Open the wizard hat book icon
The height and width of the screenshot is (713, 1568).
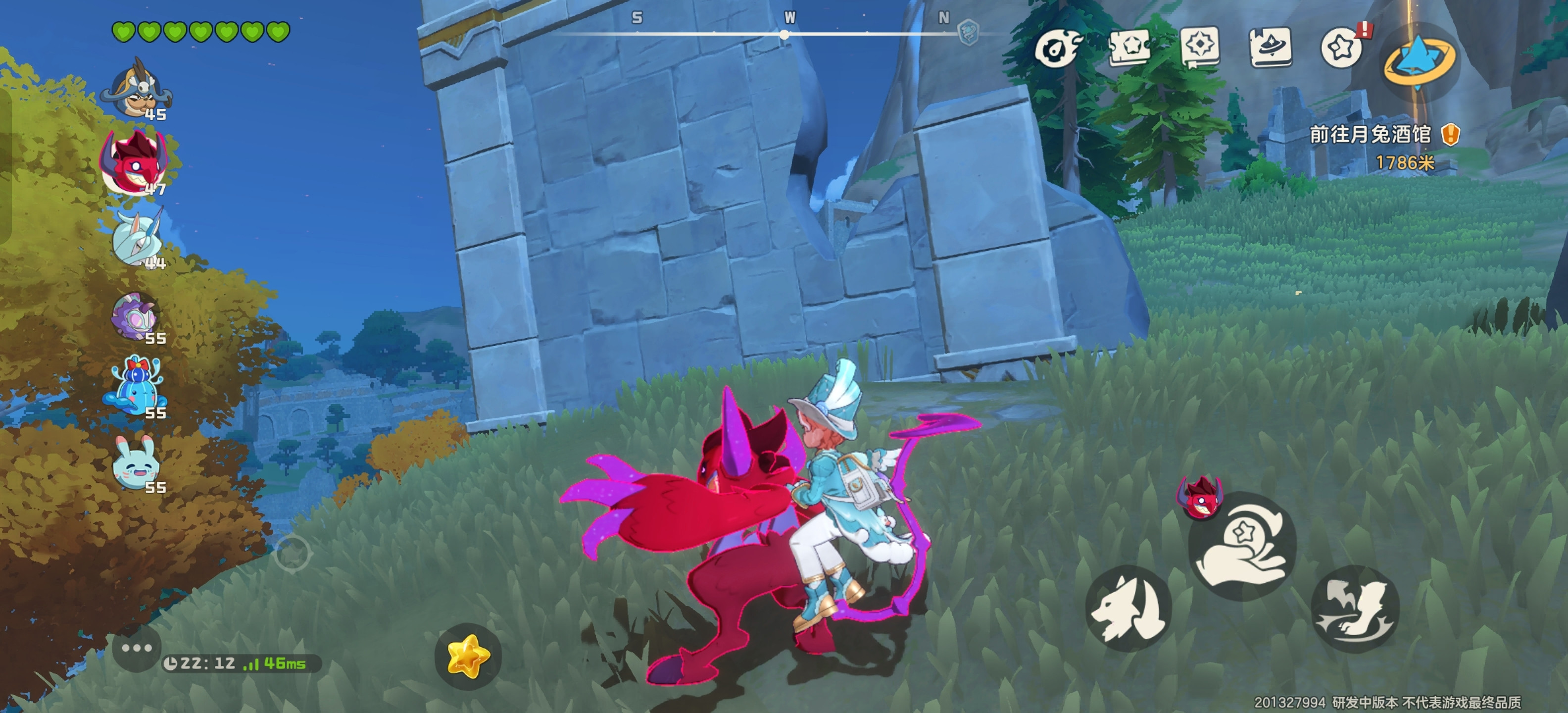tap(1271, 46)
